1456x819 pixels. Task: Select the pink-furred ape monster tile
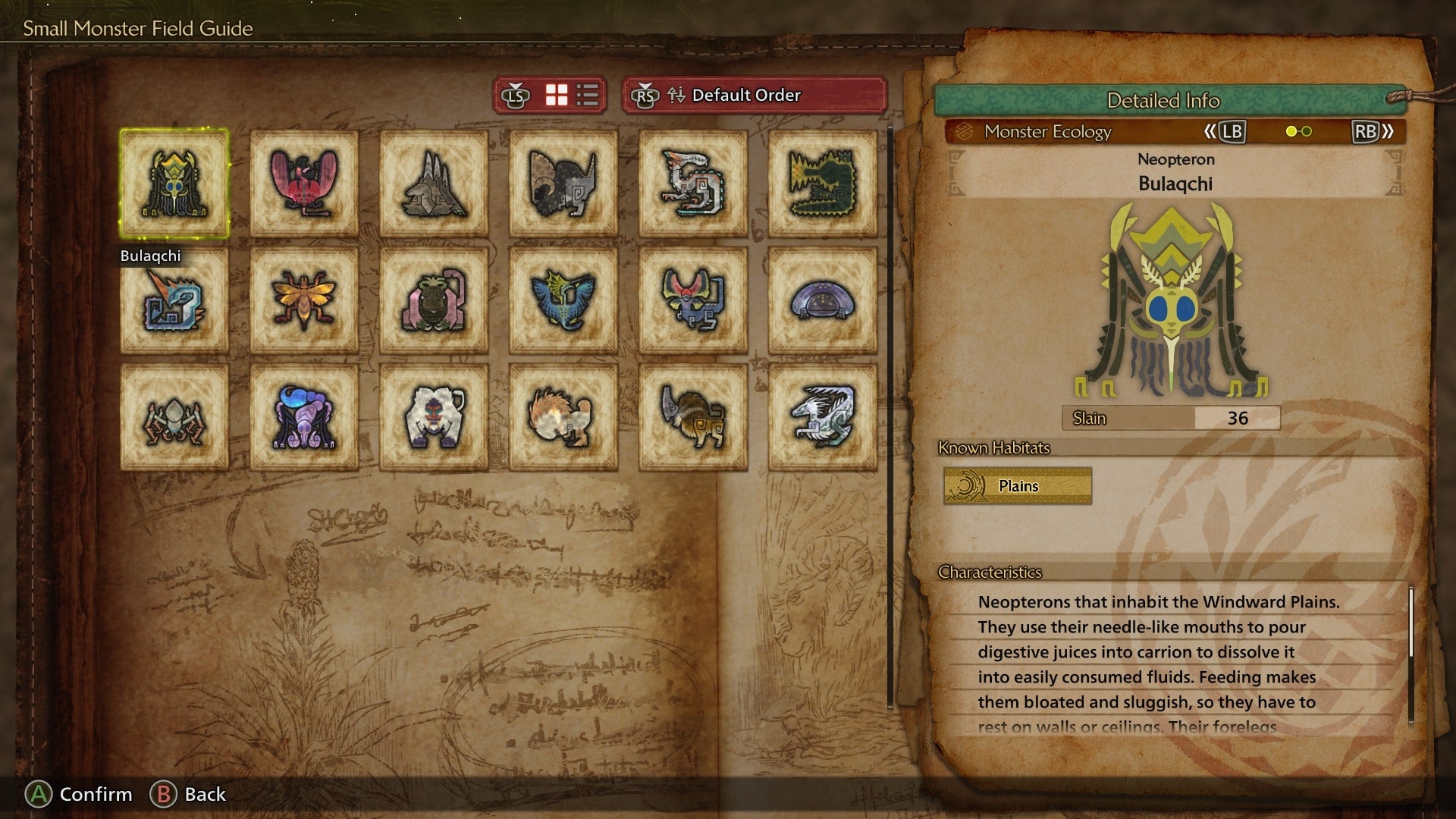click(x=434, y=300)
